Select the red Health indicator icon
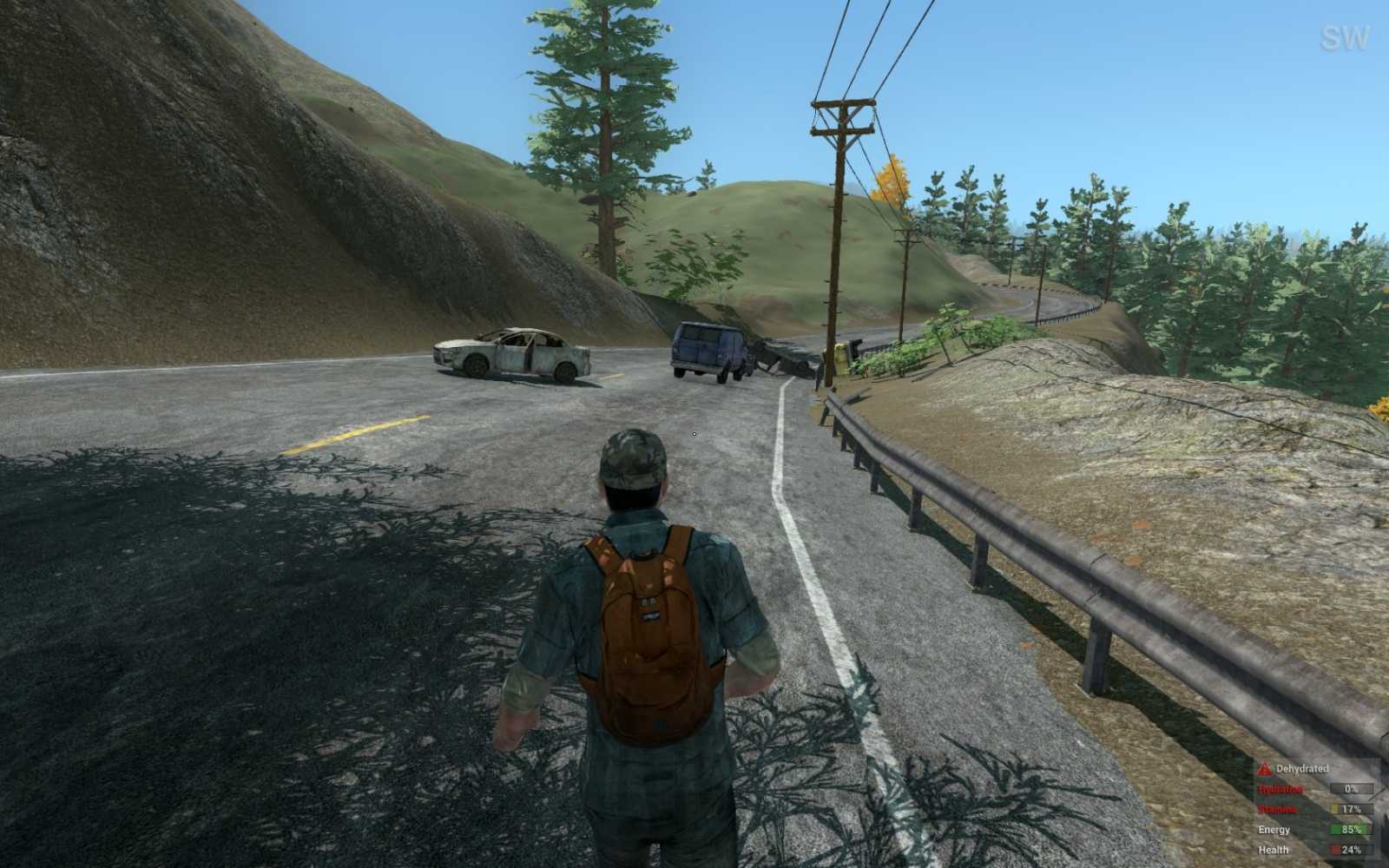The height and width of the screenshot is (868, 1389). pos(1334,849)
